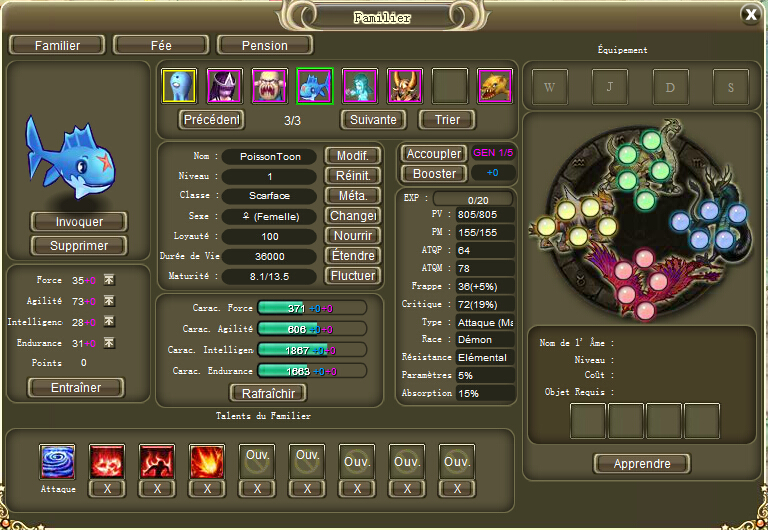Select the blue fish pet thumbnail
Screen dimensions: 768x530
click(314, 86)
